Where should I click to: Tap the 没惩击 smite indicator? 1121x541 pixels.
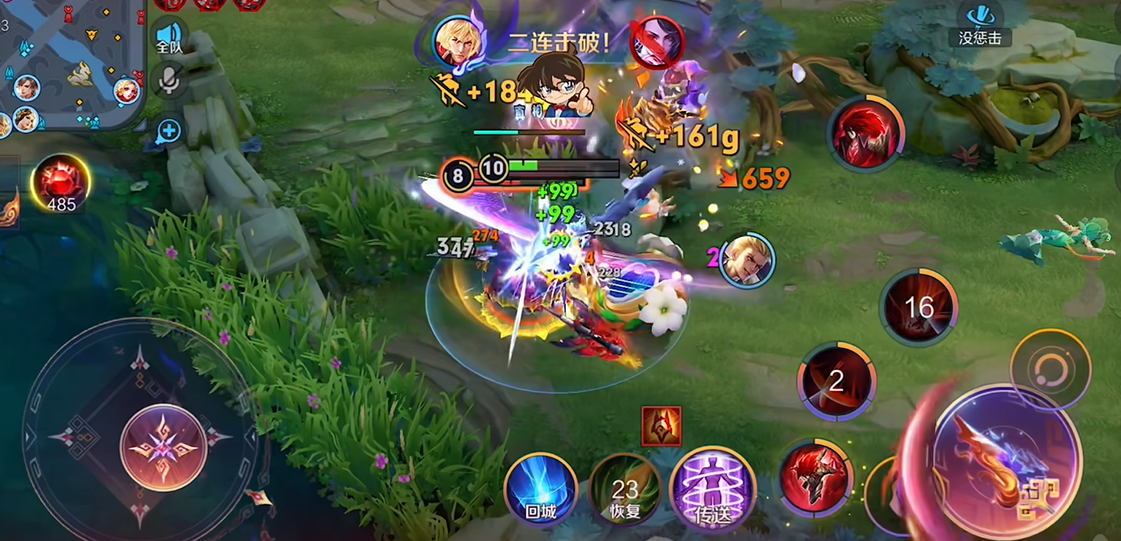coord(980,24)
